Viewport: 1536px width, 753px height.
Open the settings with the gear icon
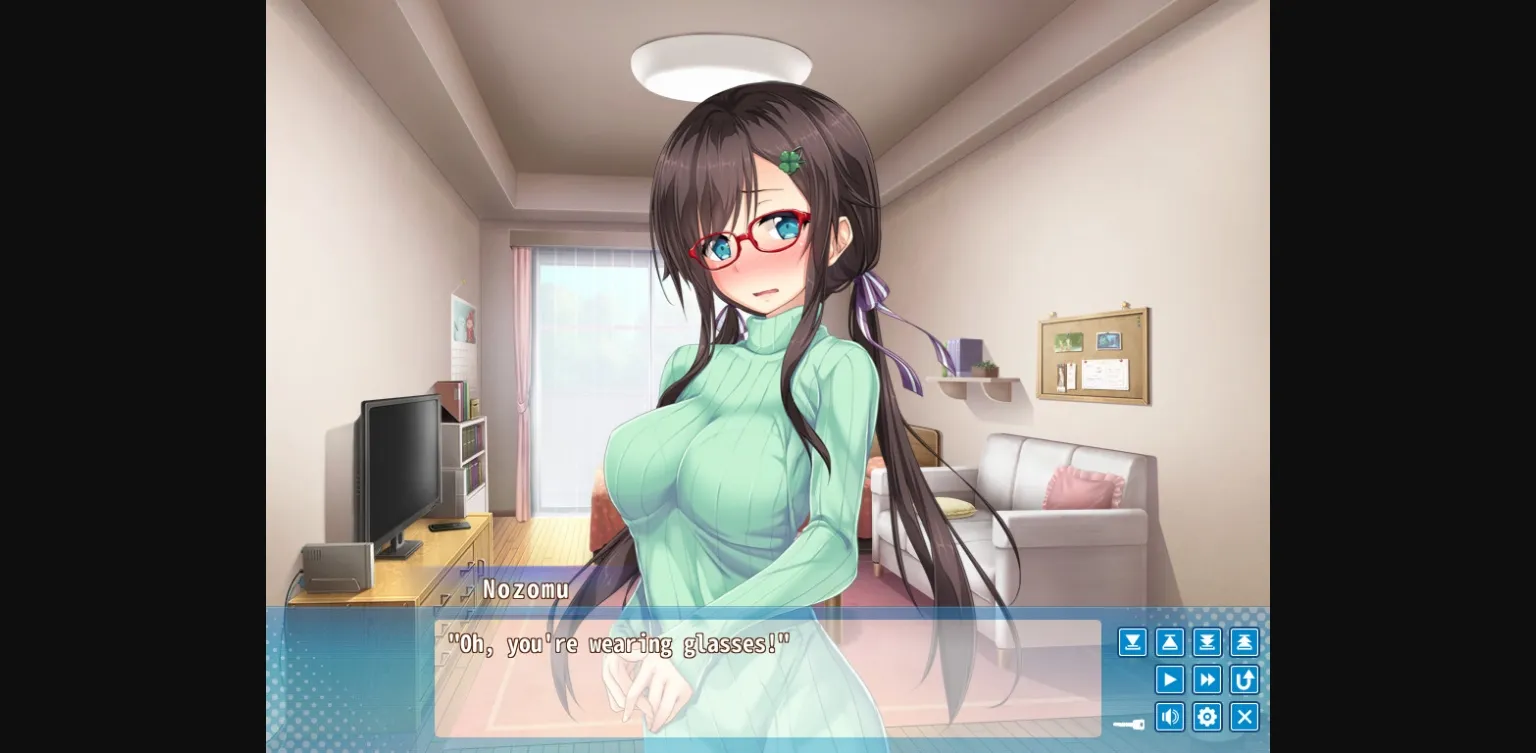1207,717
